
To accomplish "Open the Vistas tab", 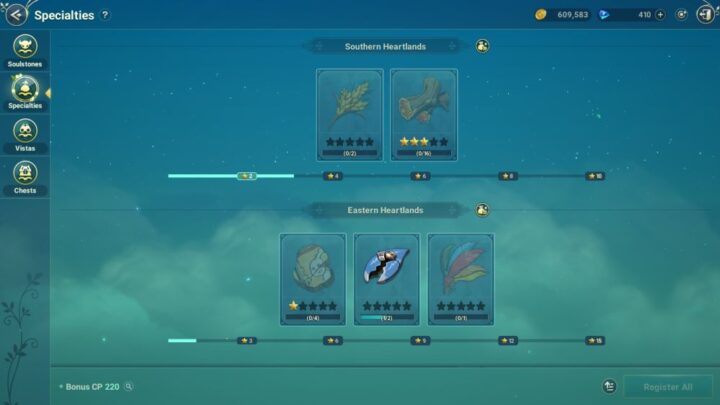I will pyautogui.click(x=25, y=135).
